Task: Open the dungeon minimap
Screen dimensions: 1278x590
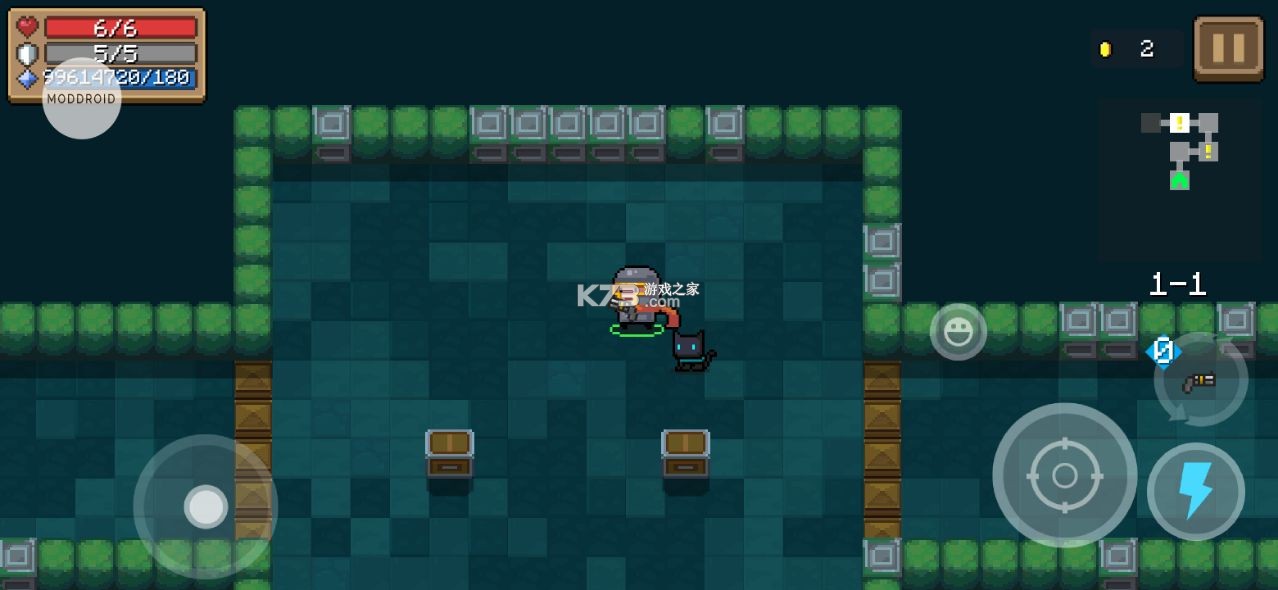Action: pos(1179,180)
